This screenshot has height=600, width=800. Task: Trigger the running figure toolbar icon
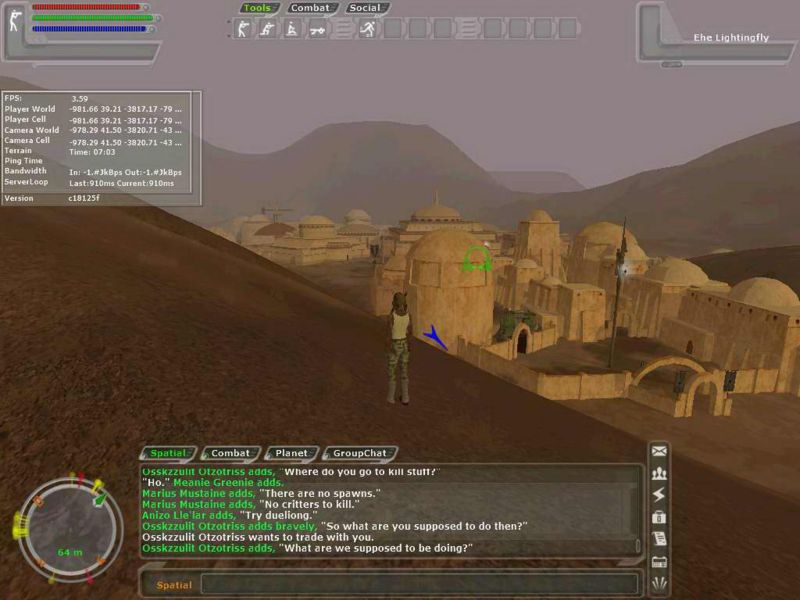(367, 29)
